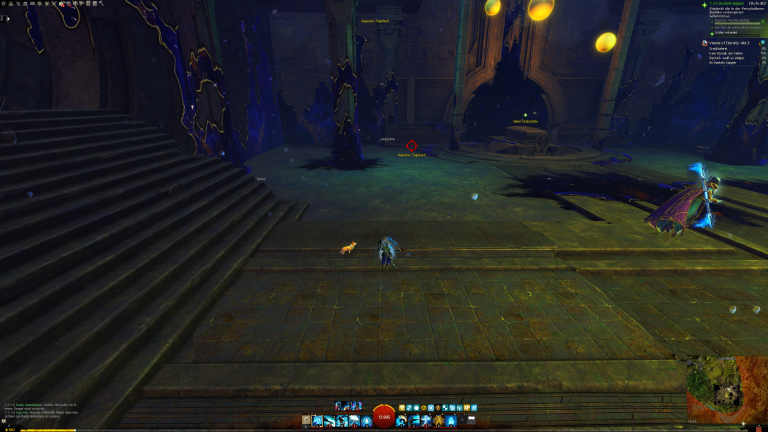Open the minimap in the corner
Viewport: 768px width, 432px height.
coord(726,389)
